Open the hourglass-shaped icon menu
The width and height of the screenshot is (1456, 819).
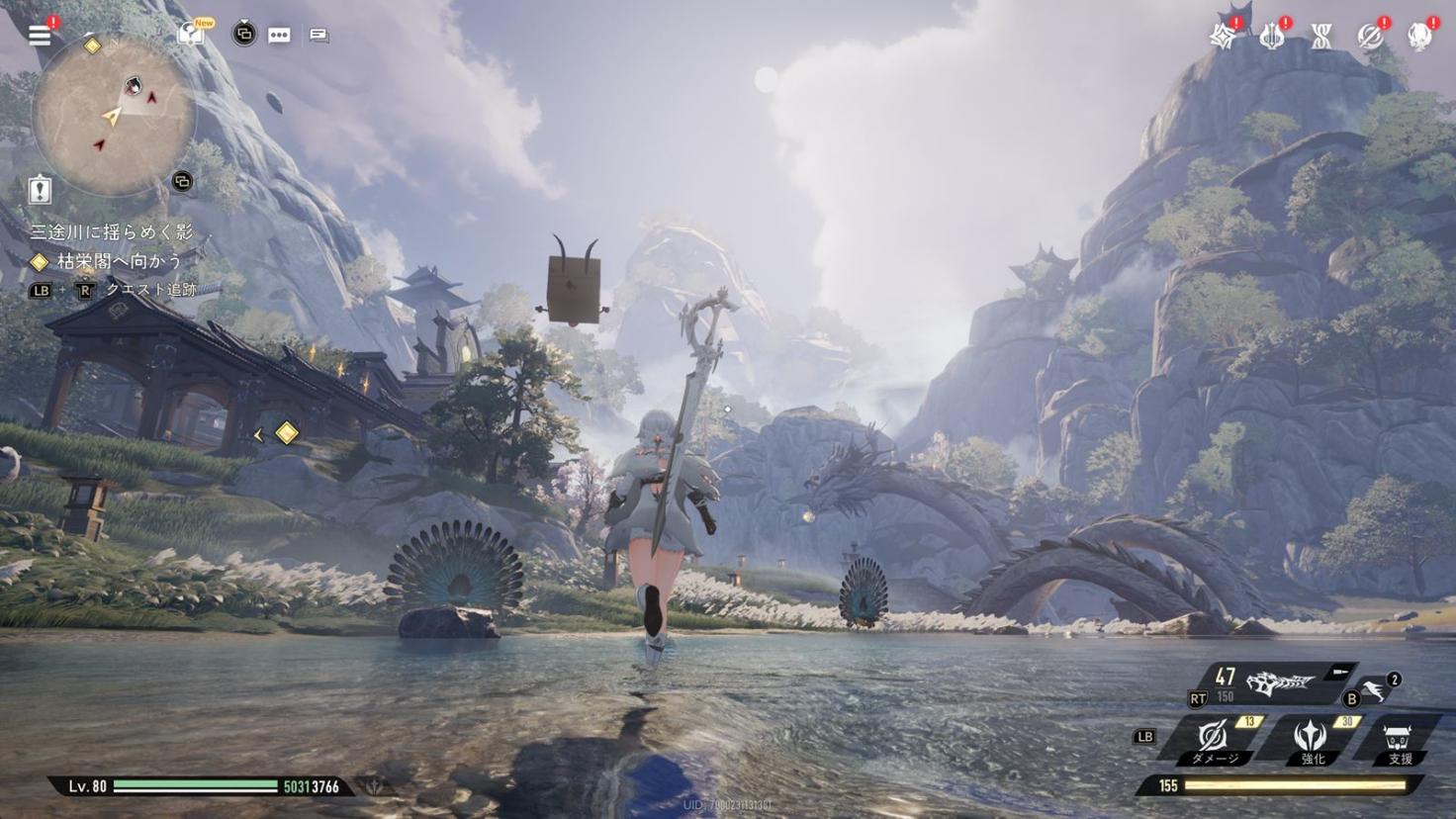pos(1321,37)
